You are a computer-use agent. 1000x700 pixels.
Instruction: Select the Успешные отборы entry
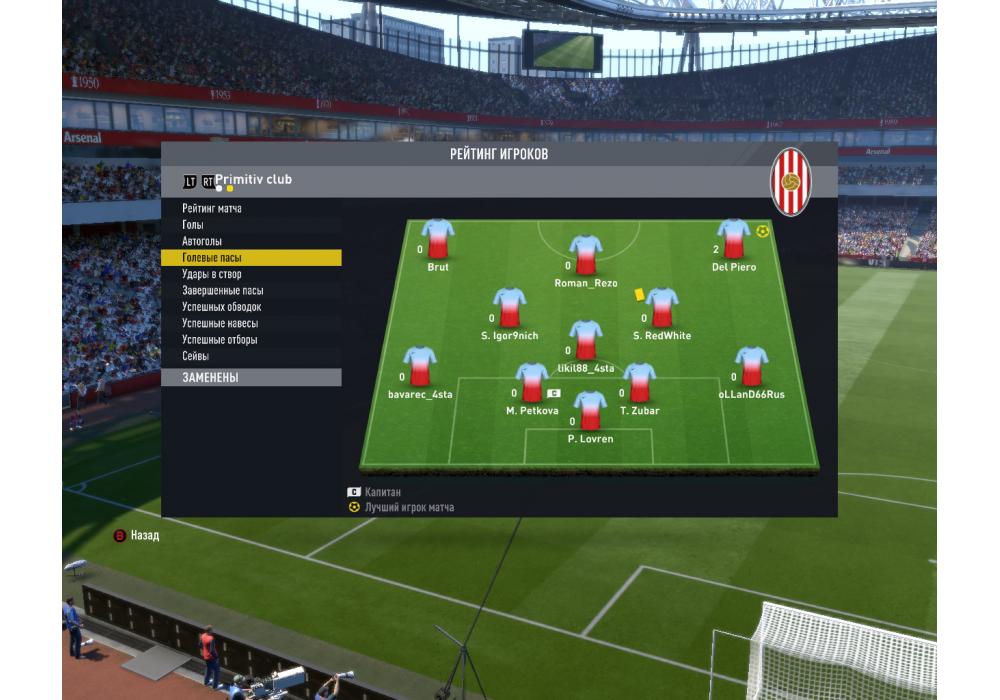[220, 340]
